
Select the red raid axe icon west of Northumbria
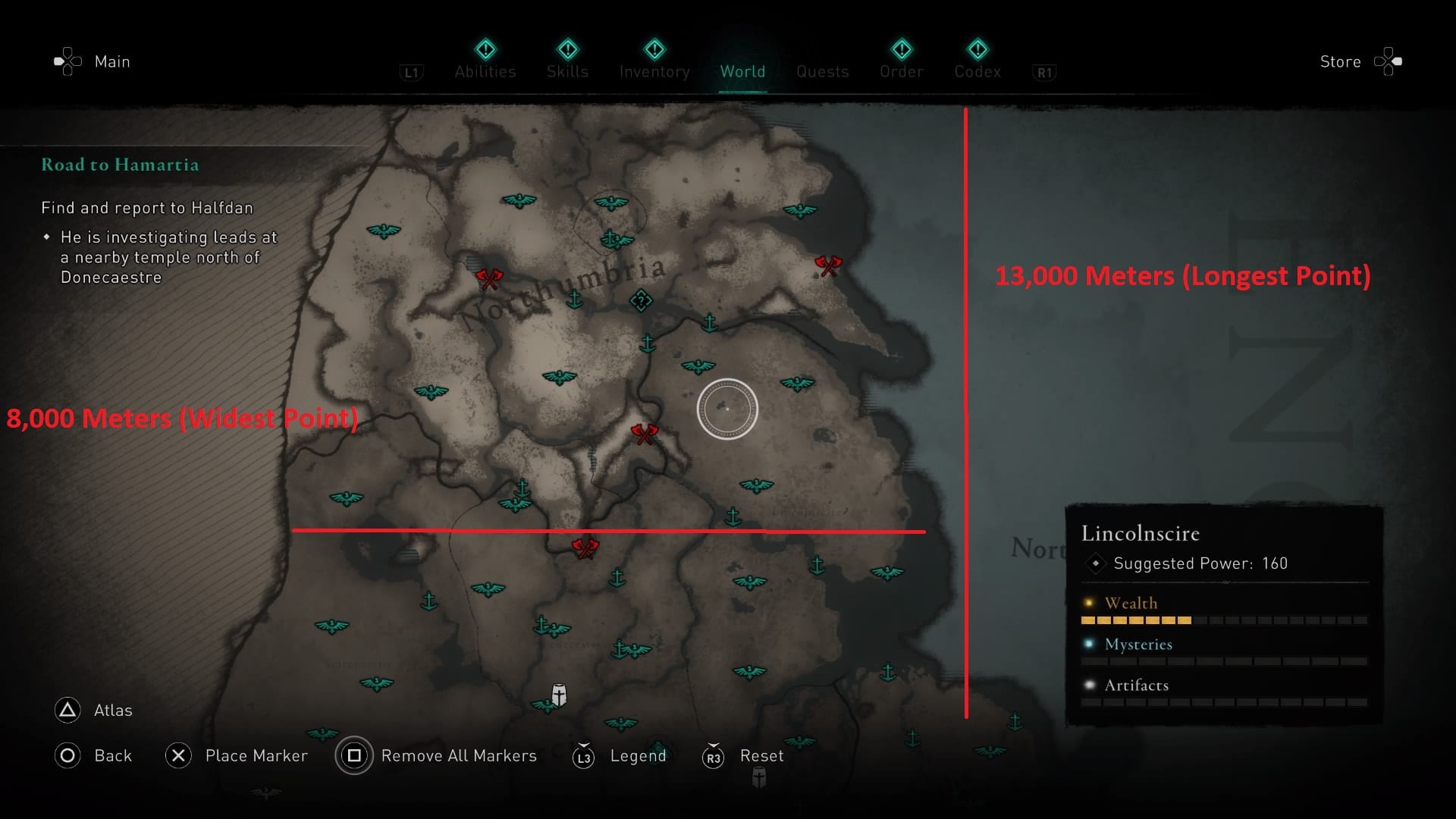pyautogui.click(x=489, y=278)
